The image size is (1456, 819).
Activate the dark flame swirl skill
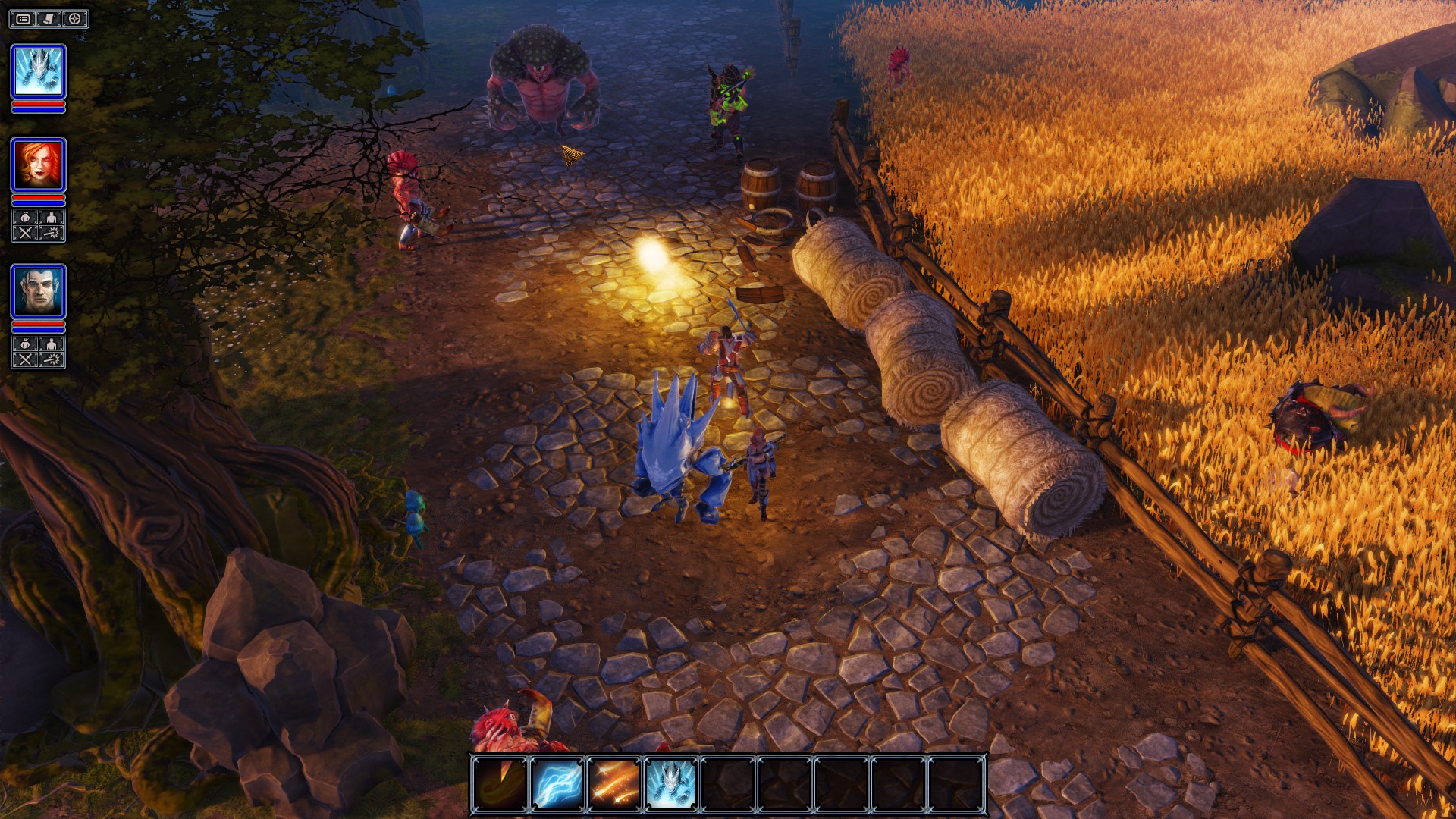click(500, 783)
